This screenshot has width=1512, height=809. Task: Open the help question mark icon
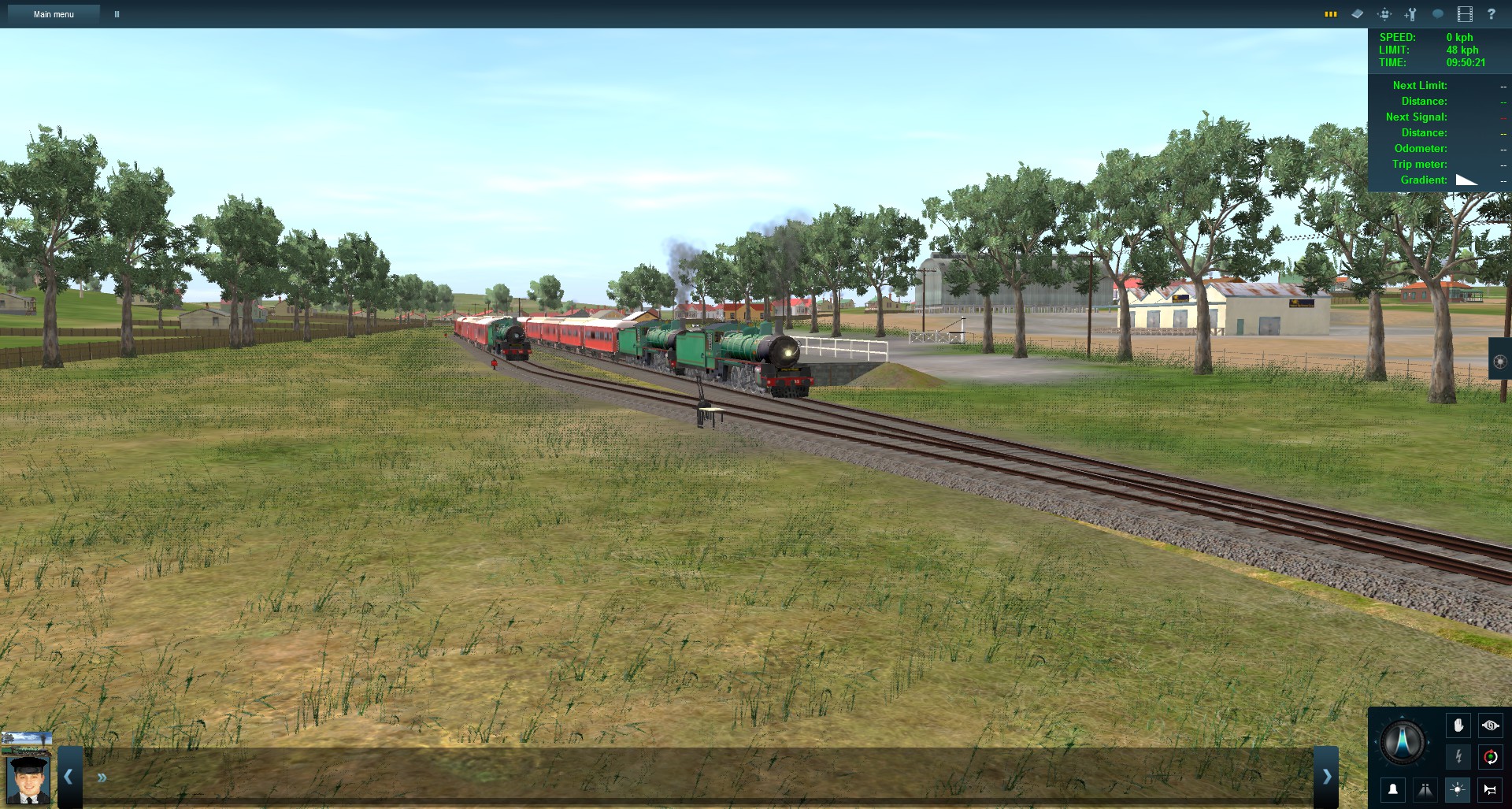(x=1492, y=14)
